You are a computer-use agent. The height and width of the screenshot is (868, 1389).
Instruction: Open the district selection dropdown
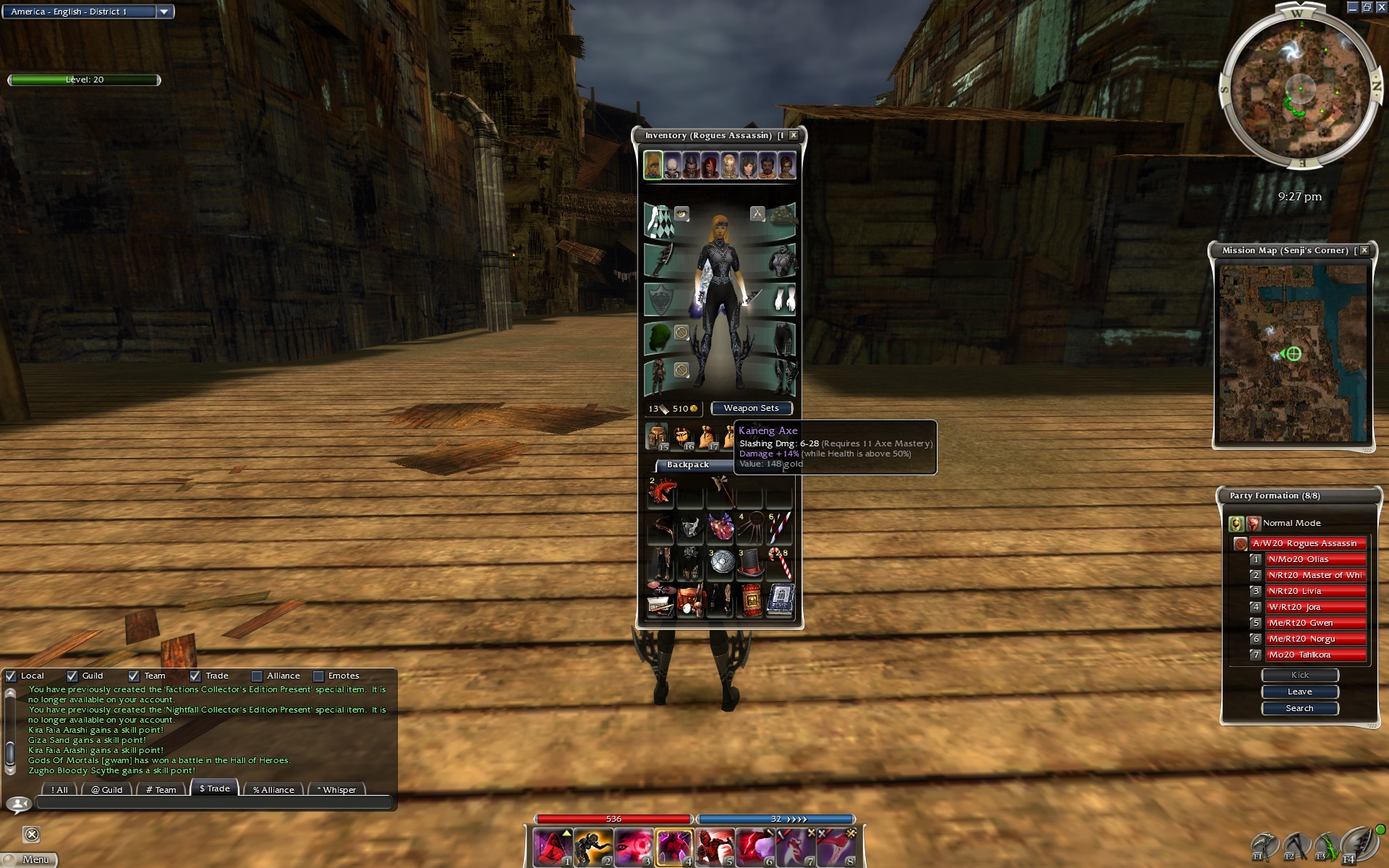[x=164, y=12]
